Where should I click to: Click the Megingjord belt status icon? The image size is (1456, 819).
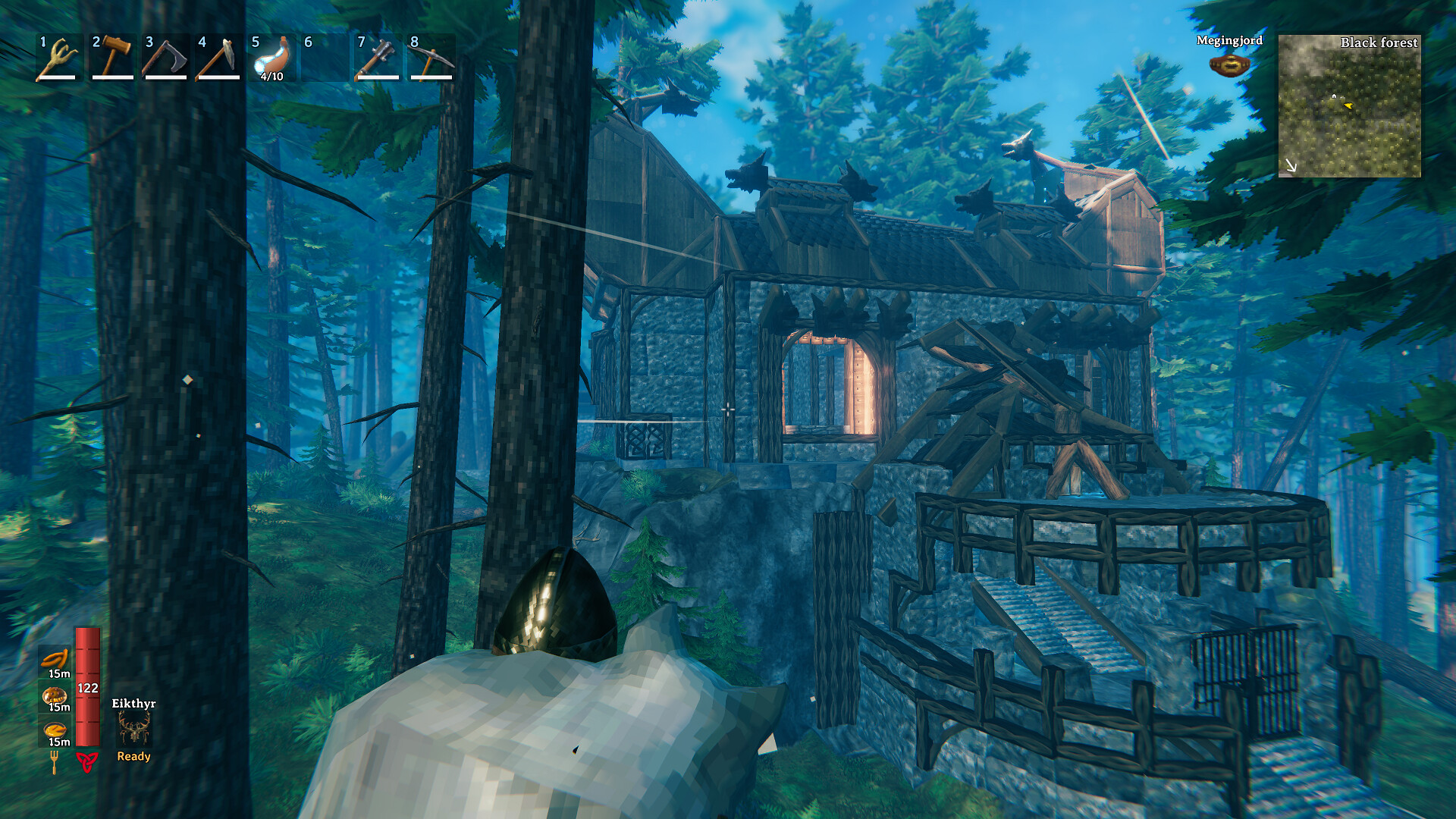(1228, 64)
